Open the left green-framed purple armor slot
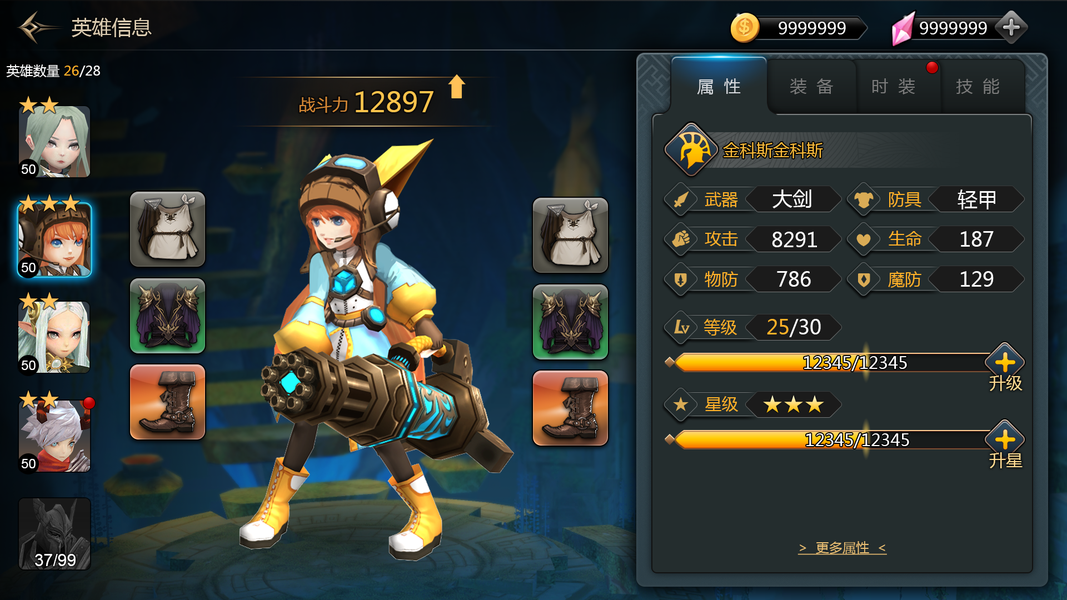Image resolution: width=1067 pixels, height=600 pixels. point(167,315)
